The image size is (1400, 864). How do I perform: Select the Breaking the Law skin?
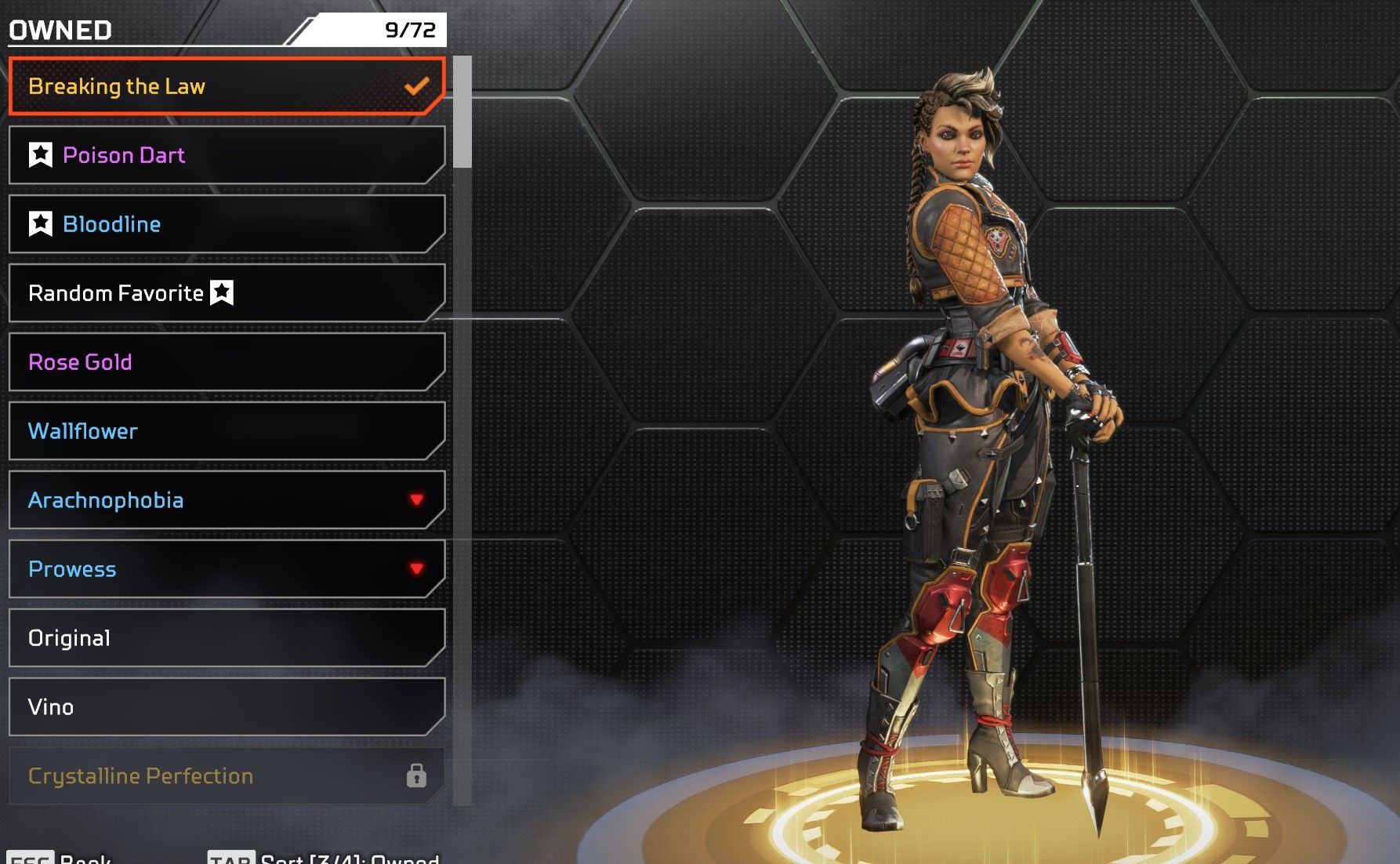(226, 86)
